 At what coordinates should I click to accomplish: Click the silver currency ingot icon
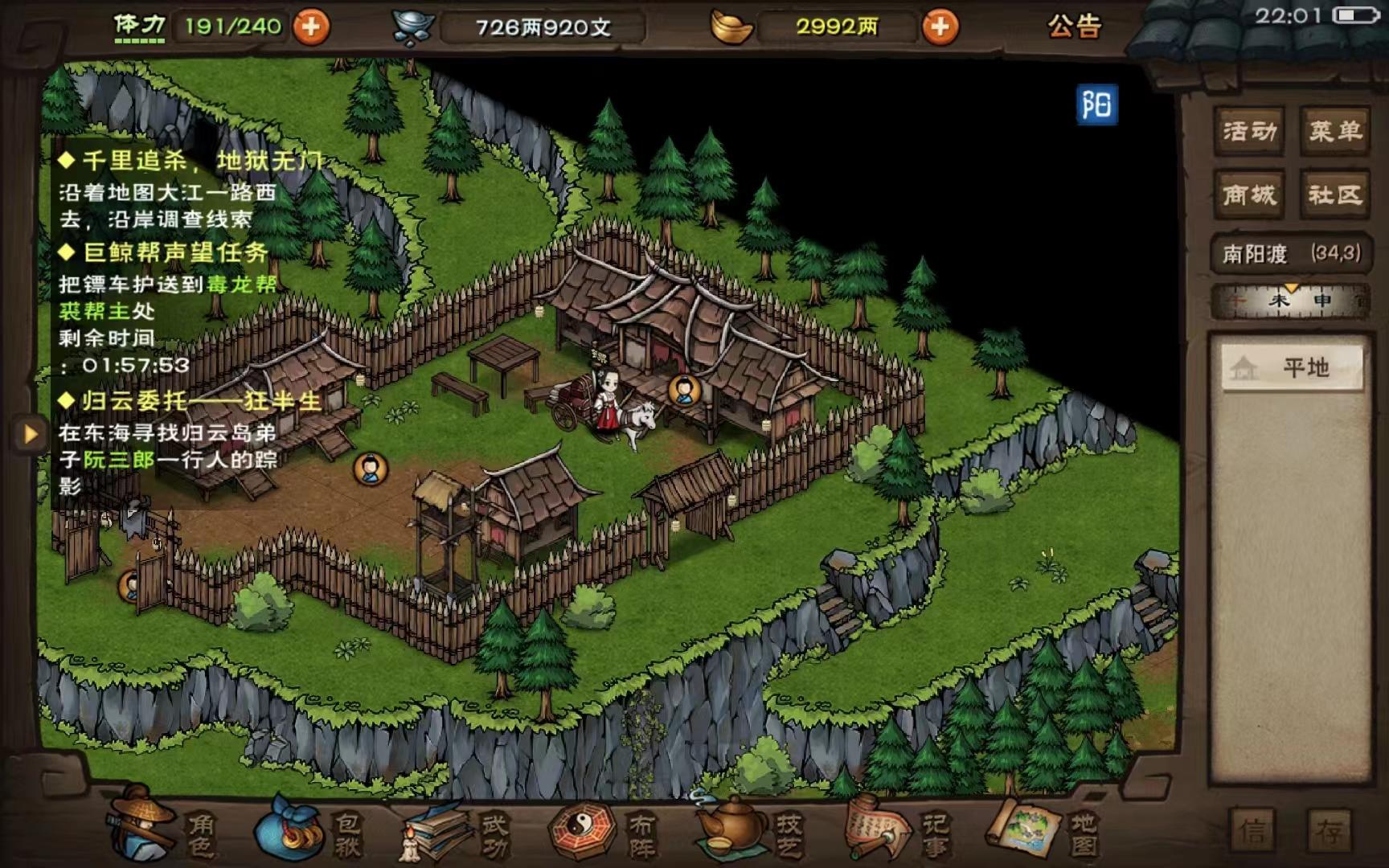pos(412,24)
